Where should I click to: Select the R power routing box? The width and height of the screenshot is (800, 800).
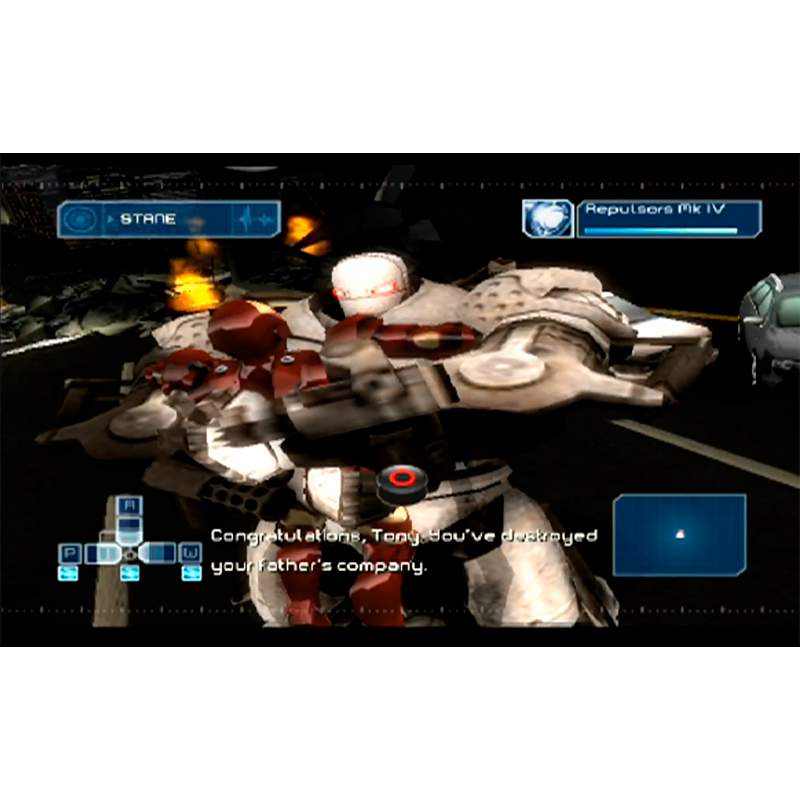(130, 506)
